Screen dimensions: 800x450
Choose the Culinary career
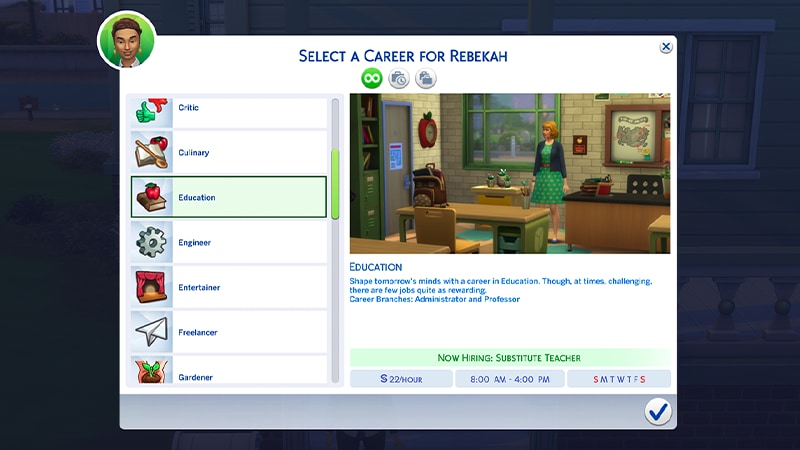click(229, 152)
